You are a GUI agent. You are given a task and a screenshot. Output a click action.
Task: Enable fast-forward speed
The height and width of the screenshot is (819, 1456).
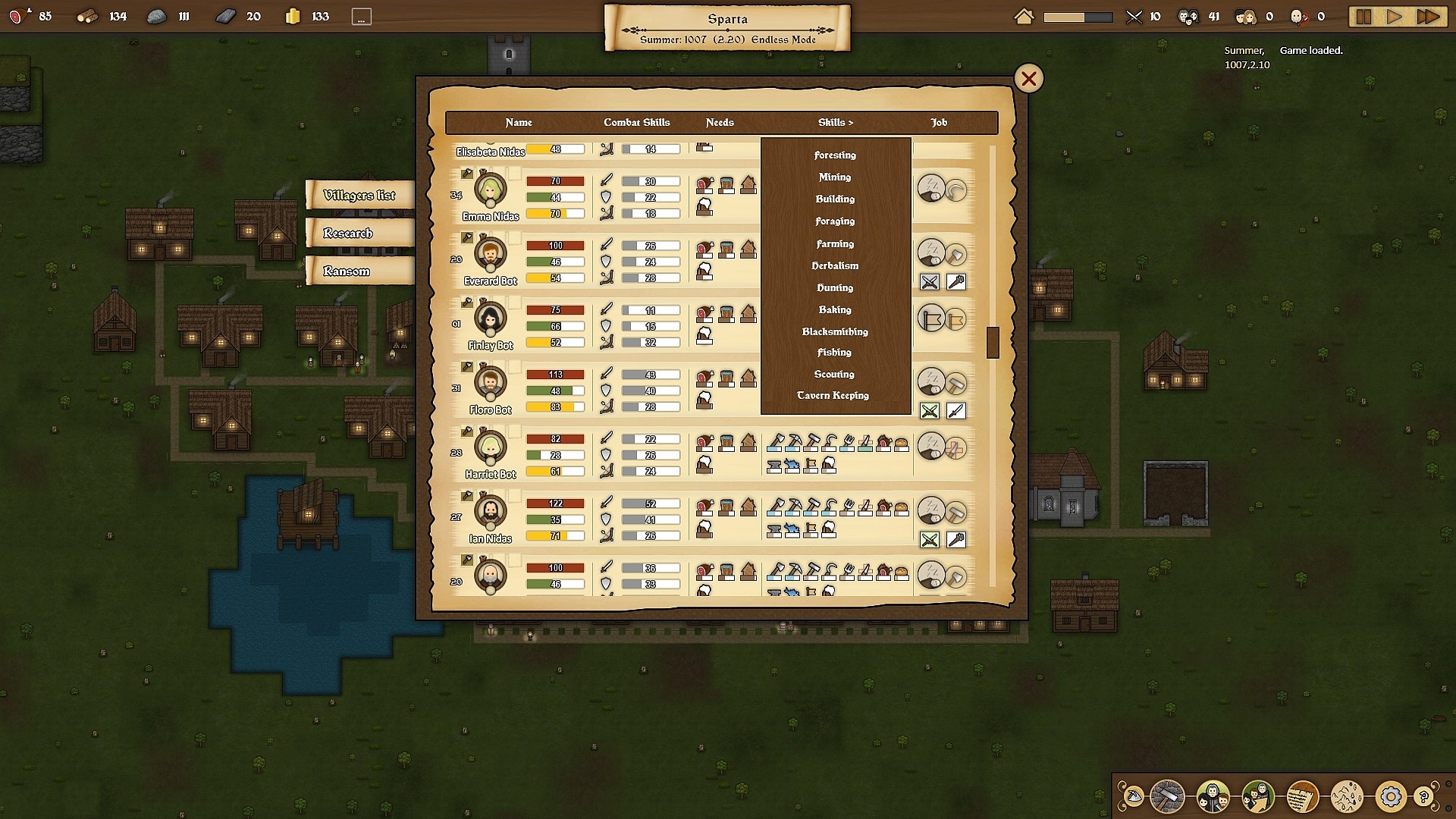(1428, 17)
